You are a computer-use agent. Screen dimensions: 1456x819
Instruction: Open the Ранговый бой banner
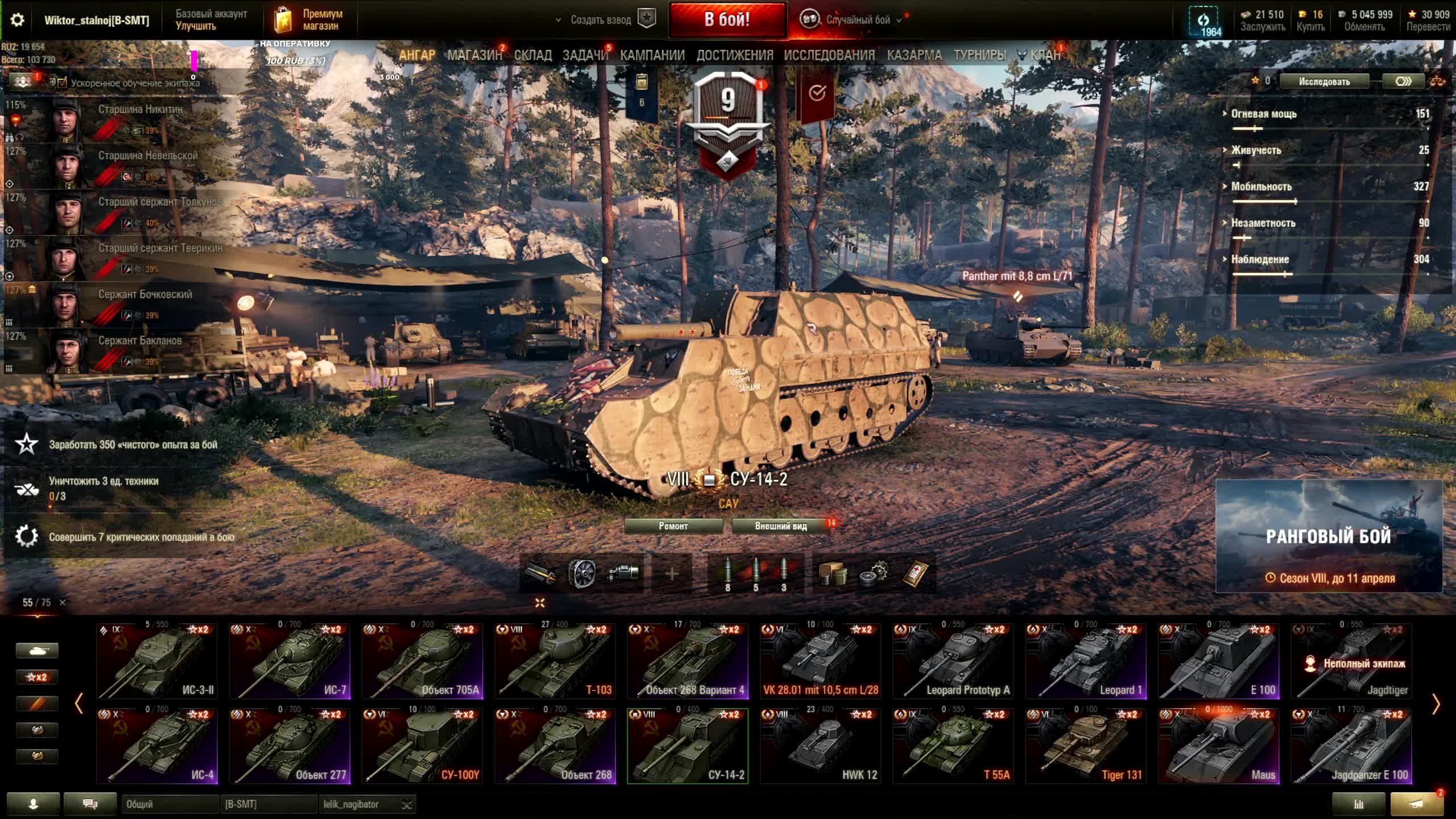(x=1329, y=536)
